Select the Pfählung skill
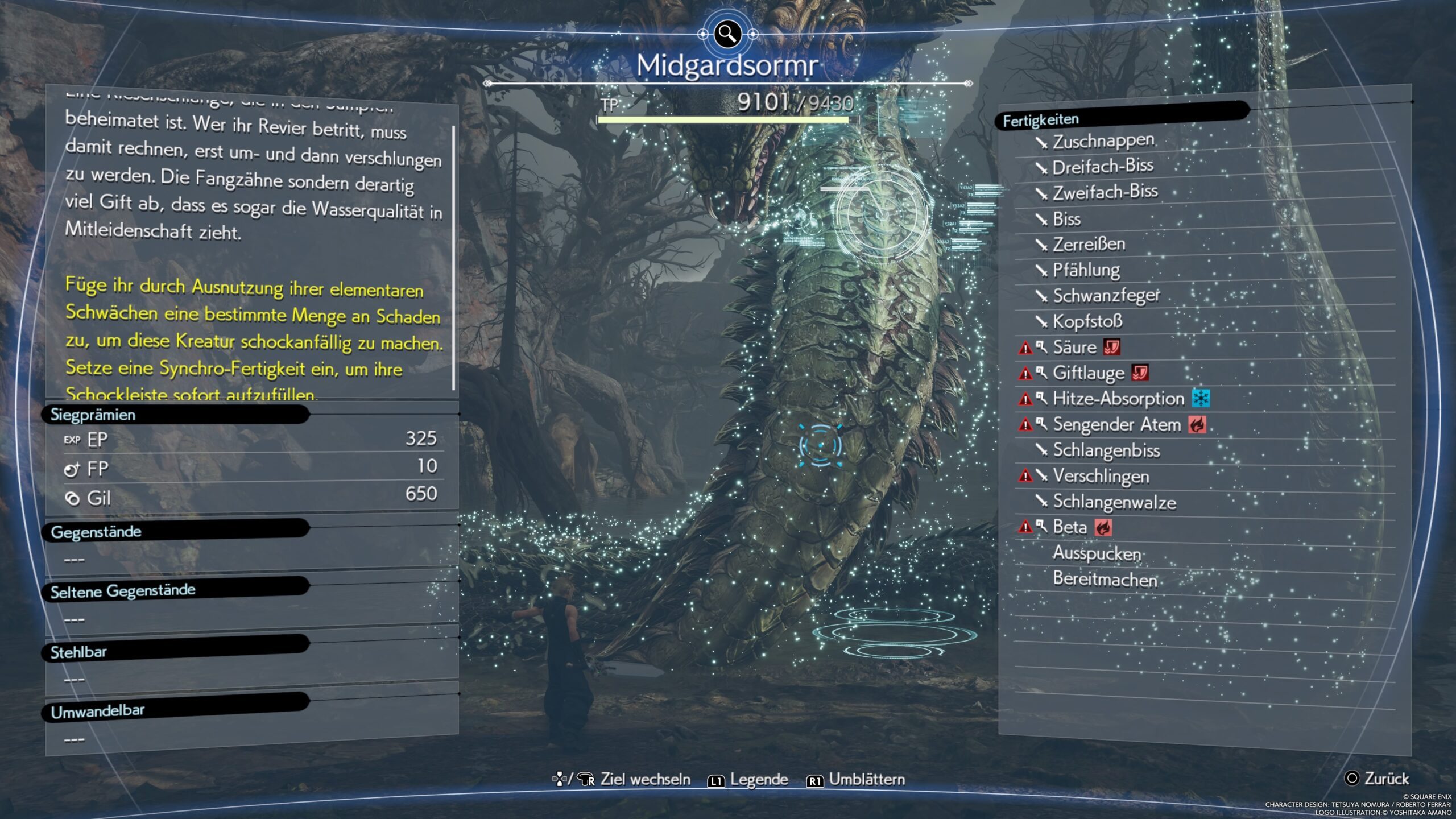Screen dimensions: 1456x819 click(x=1086, y=270)
